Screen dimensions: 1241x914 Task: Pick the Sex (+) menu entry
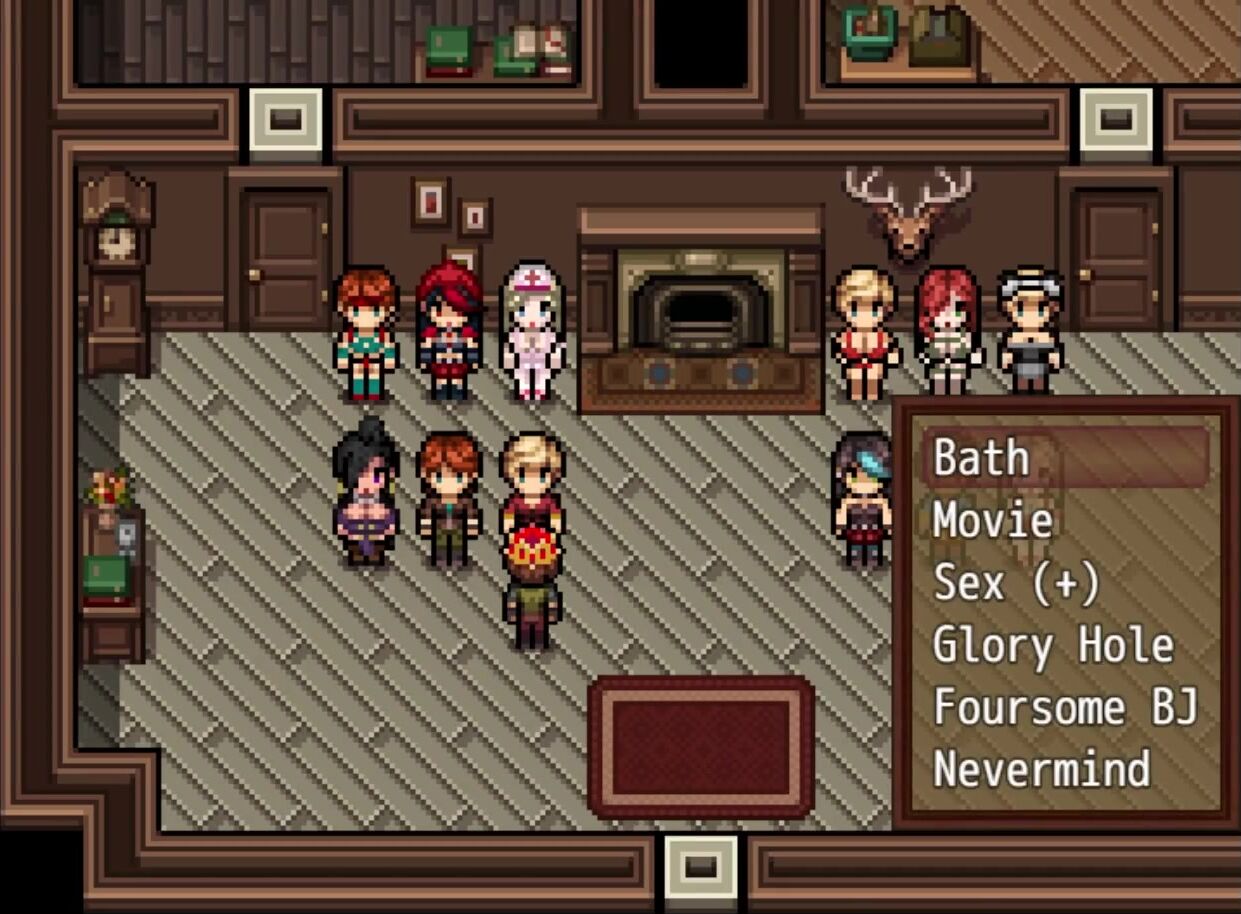pos(1015,583)
